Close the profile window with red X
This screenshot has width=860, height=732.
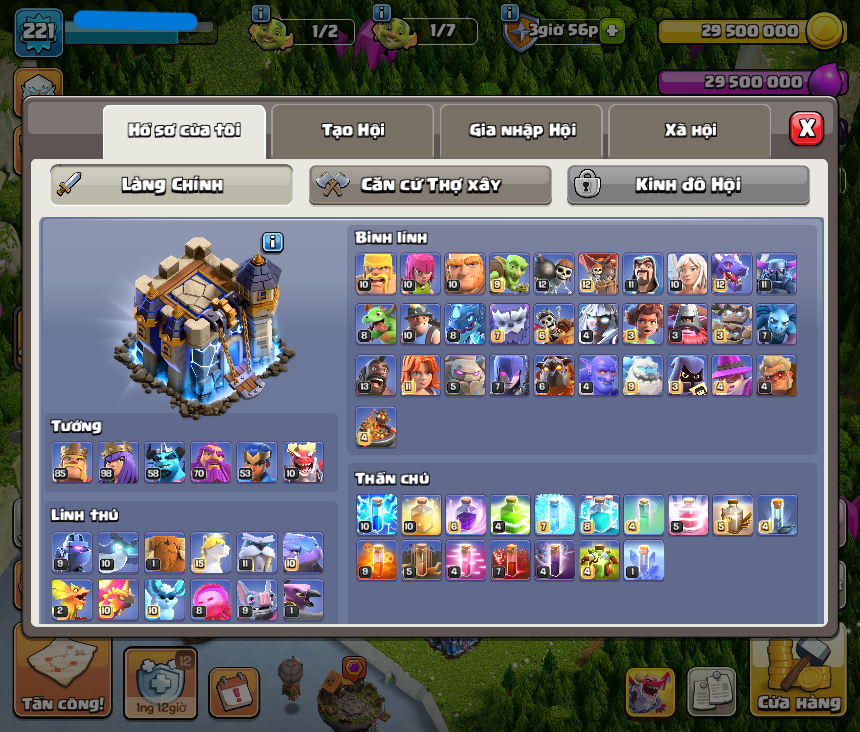806,128
